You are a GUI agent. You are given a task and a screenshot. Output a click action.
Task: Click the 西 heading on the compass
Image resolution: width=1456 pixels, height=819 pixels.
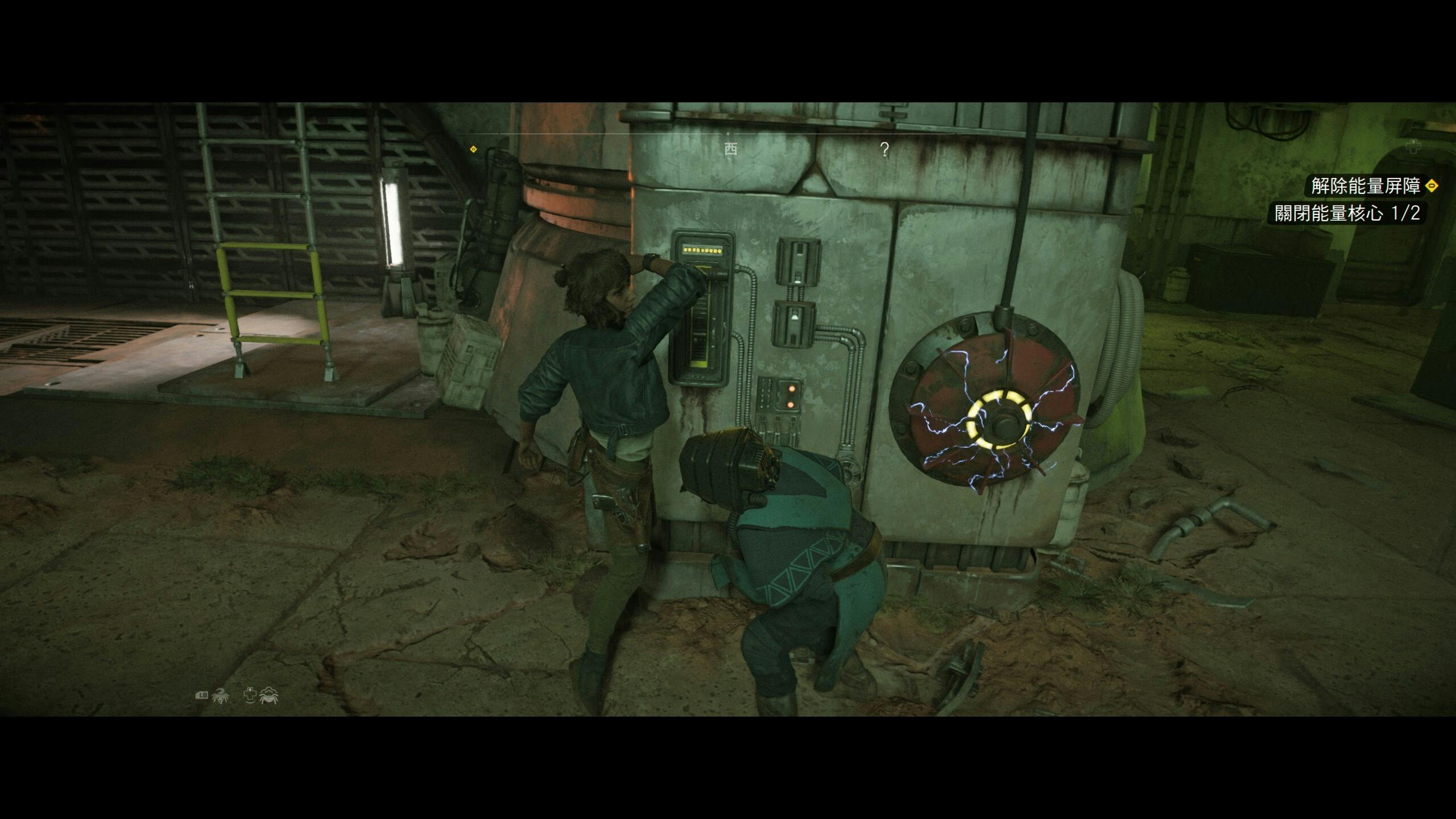coord(731,150)
